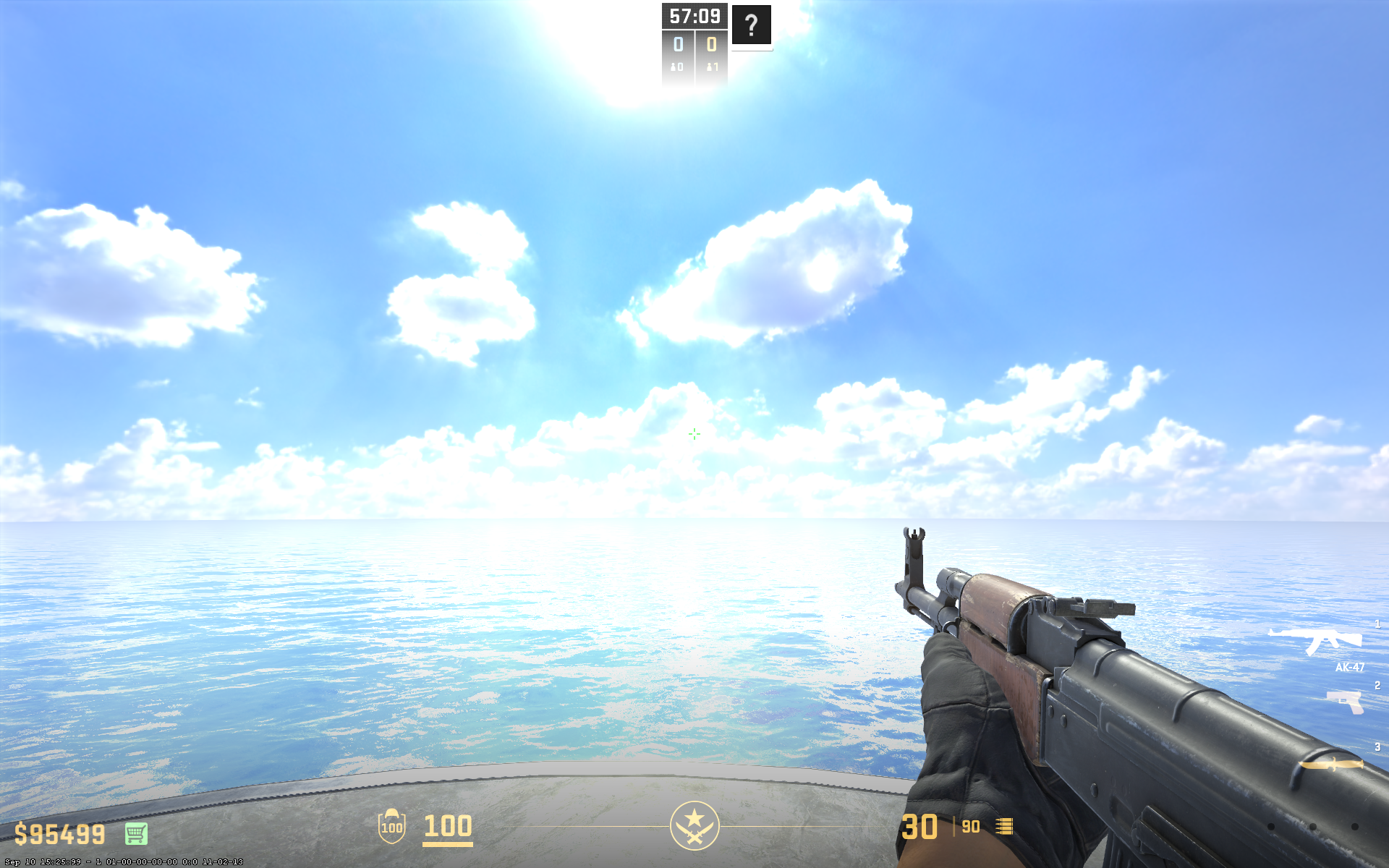The height and width of the screenshot is (868, 1389).
Task: Click the money counter showing $95499
Action: coord(59,834)
